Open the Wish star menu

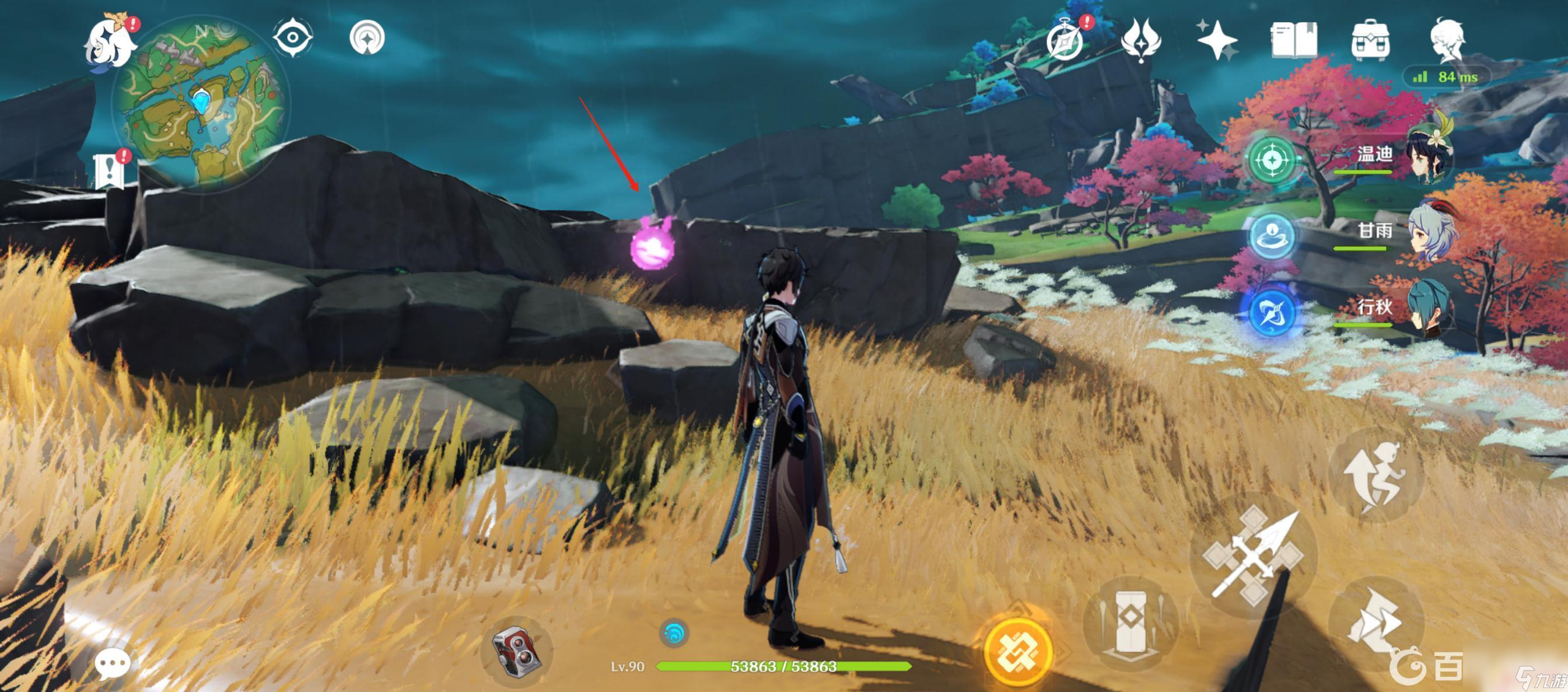pyautogui.click(x=1216, y=40)
